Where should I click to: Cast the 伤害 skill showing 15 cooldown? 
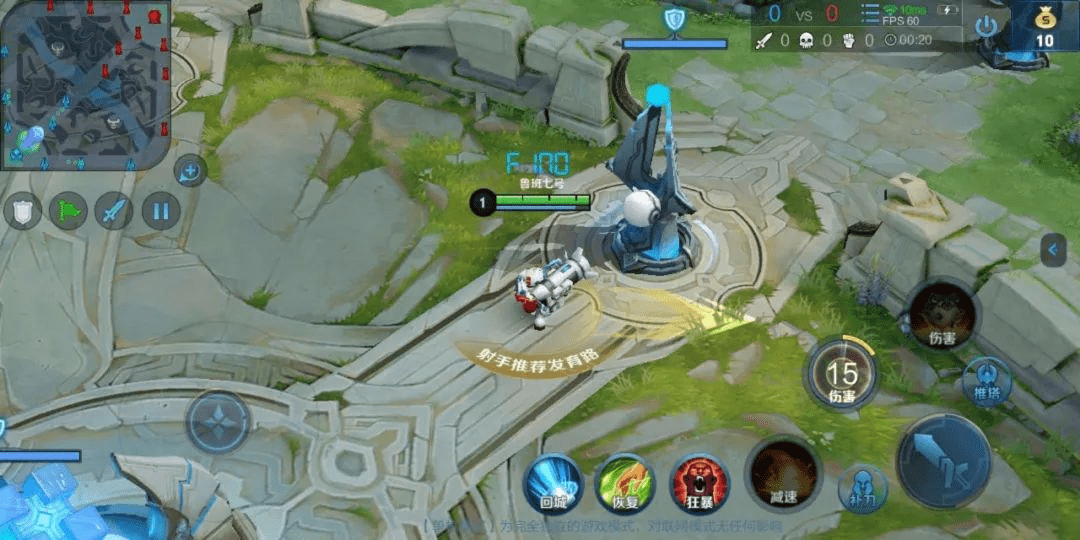click(842, 374)
